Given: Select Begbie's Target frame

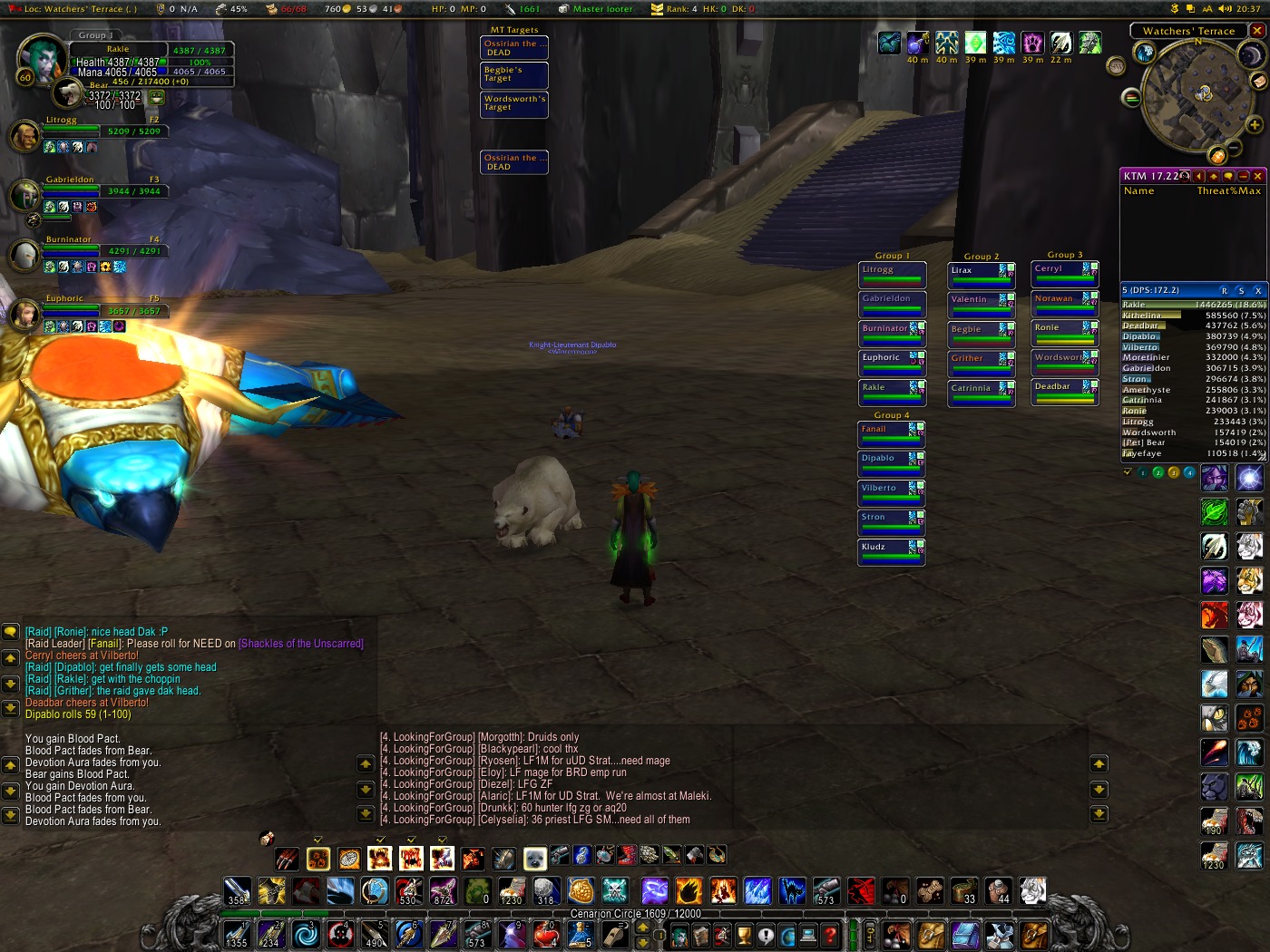Looking at the screenshot, I should point(514,74).
